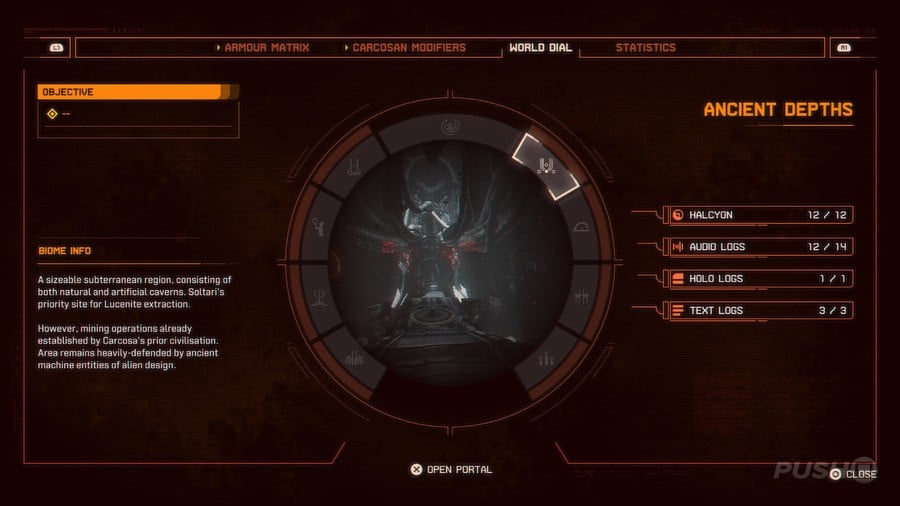Select the World Dial tab
This screenshot has width=900, height=506.
[x=540, y=47]
